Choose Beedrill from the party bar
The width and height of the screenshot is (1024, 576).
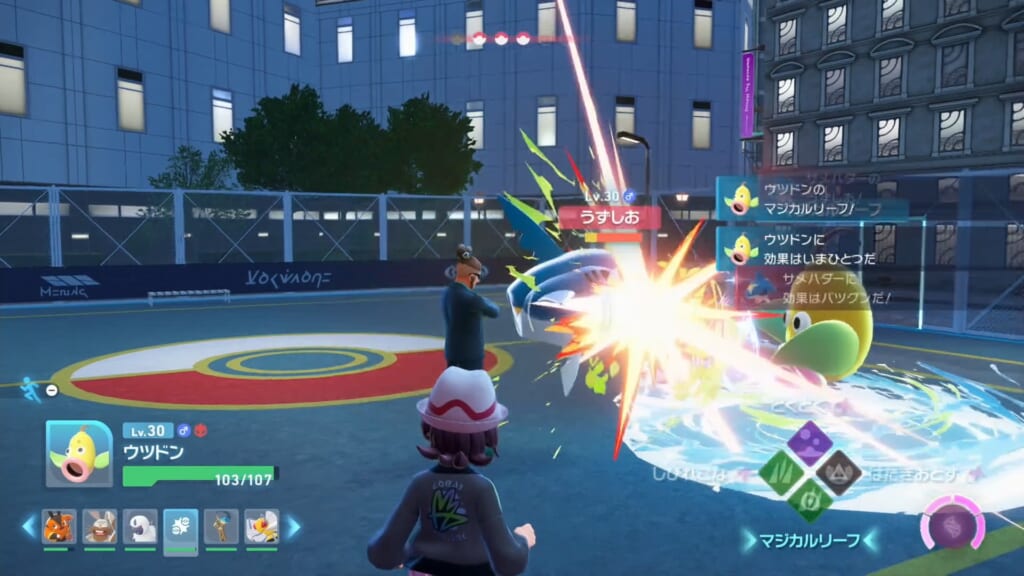coord(262,526)
